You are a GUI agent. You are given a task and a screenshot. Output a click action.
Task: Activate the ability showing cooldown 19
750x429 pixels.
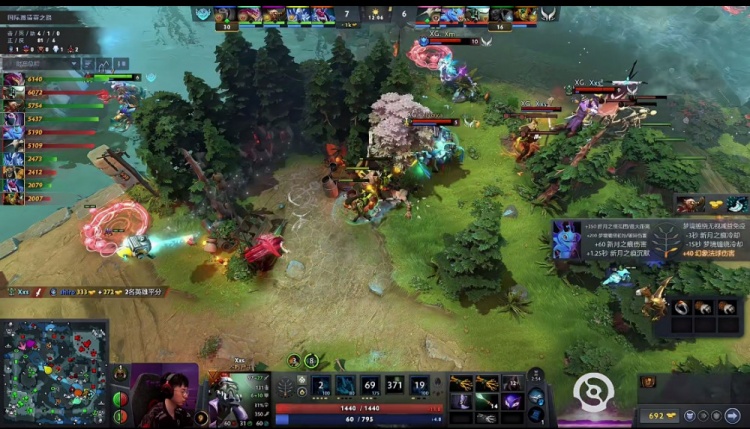click(421, 385)
